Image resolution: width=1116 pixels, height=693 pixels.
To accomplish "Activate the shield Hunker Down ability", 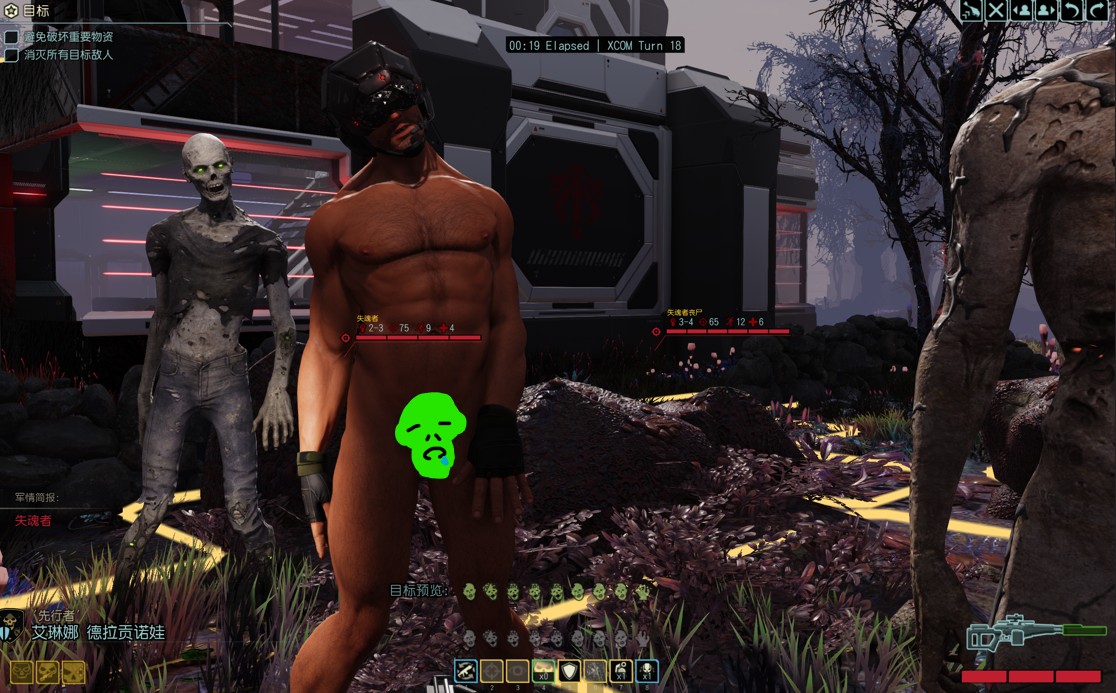I will [x=570, y=672].
